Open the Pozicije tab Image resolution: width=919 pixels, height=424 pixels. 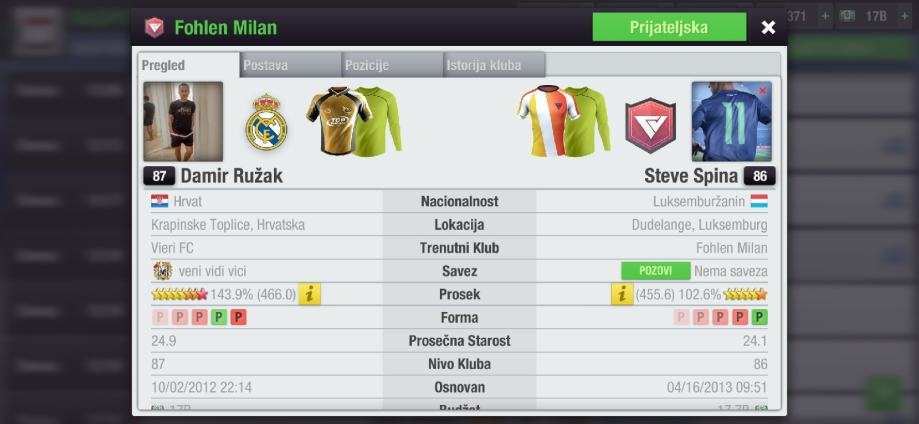click(392, 65)
